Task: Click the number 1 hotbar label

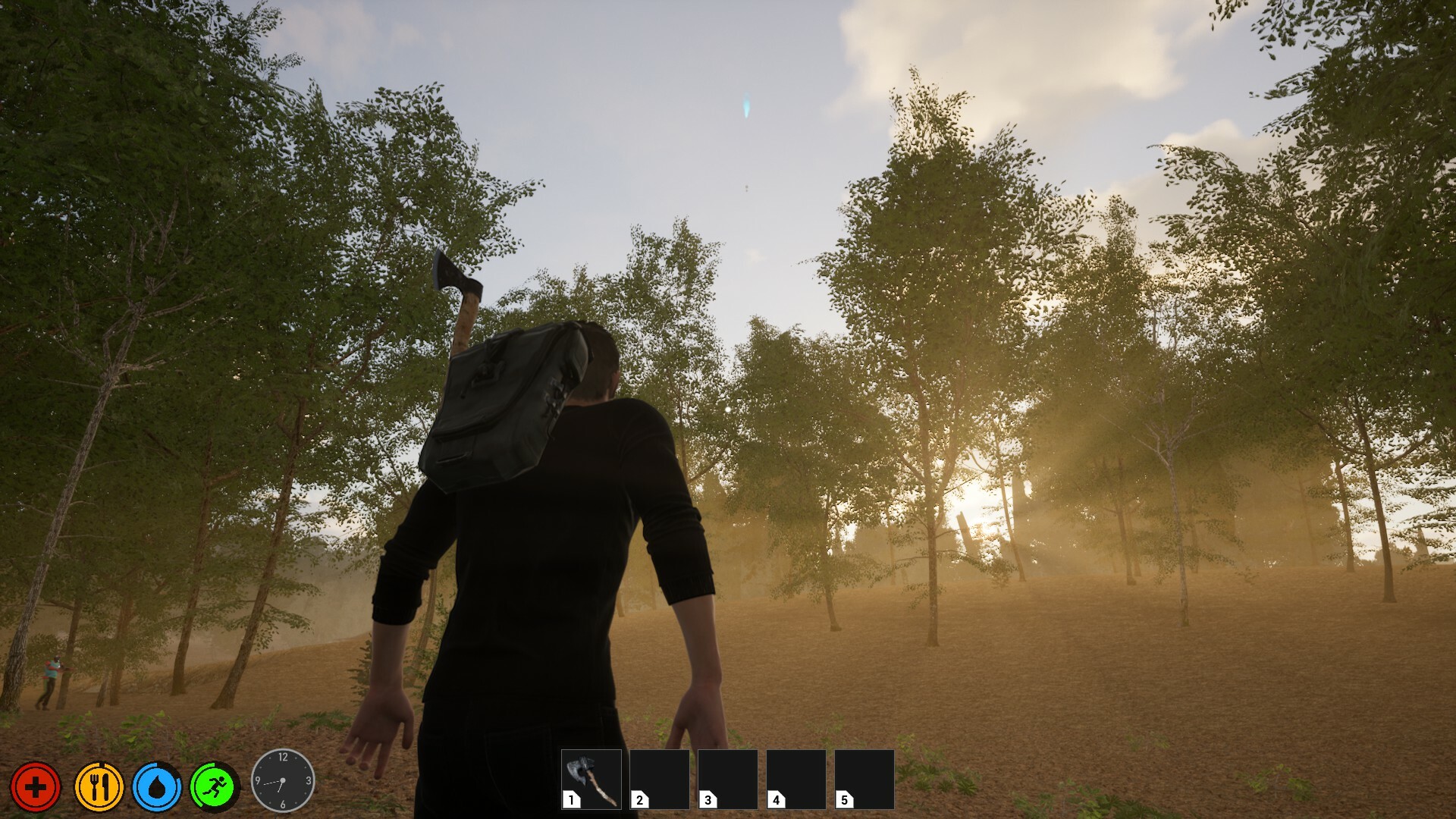Action: point(570,799)
